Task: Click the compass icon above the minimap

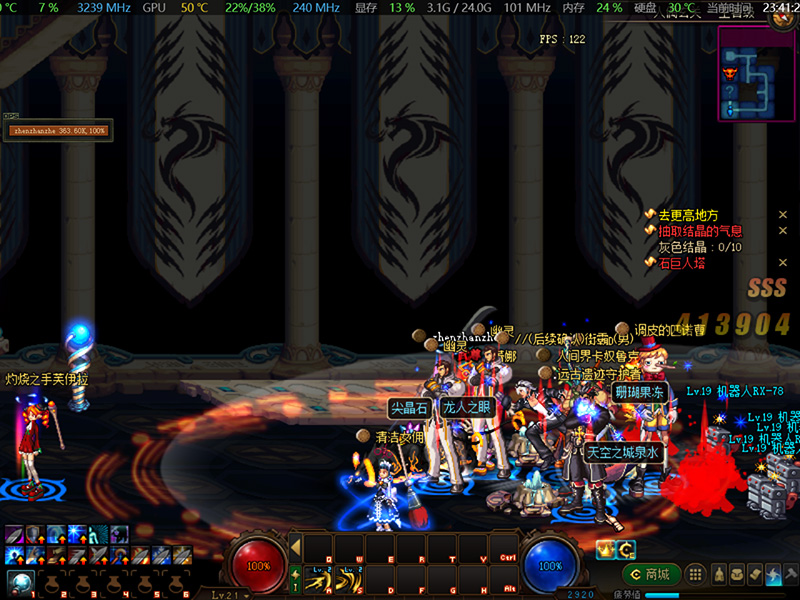Action: tap(781, 21)
